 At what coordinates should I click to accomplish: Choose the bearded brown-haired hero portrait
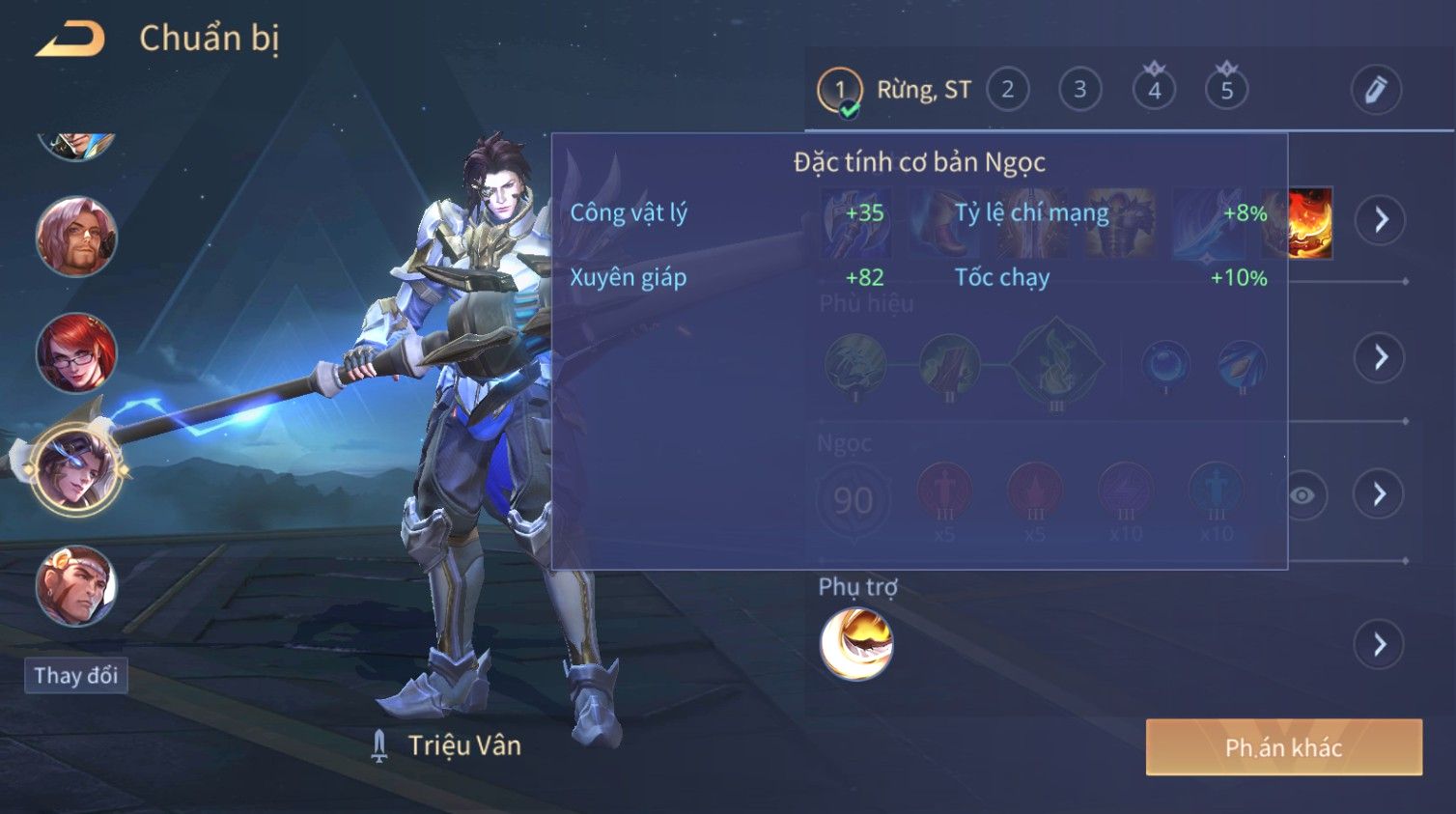click(x=76, y=238)
